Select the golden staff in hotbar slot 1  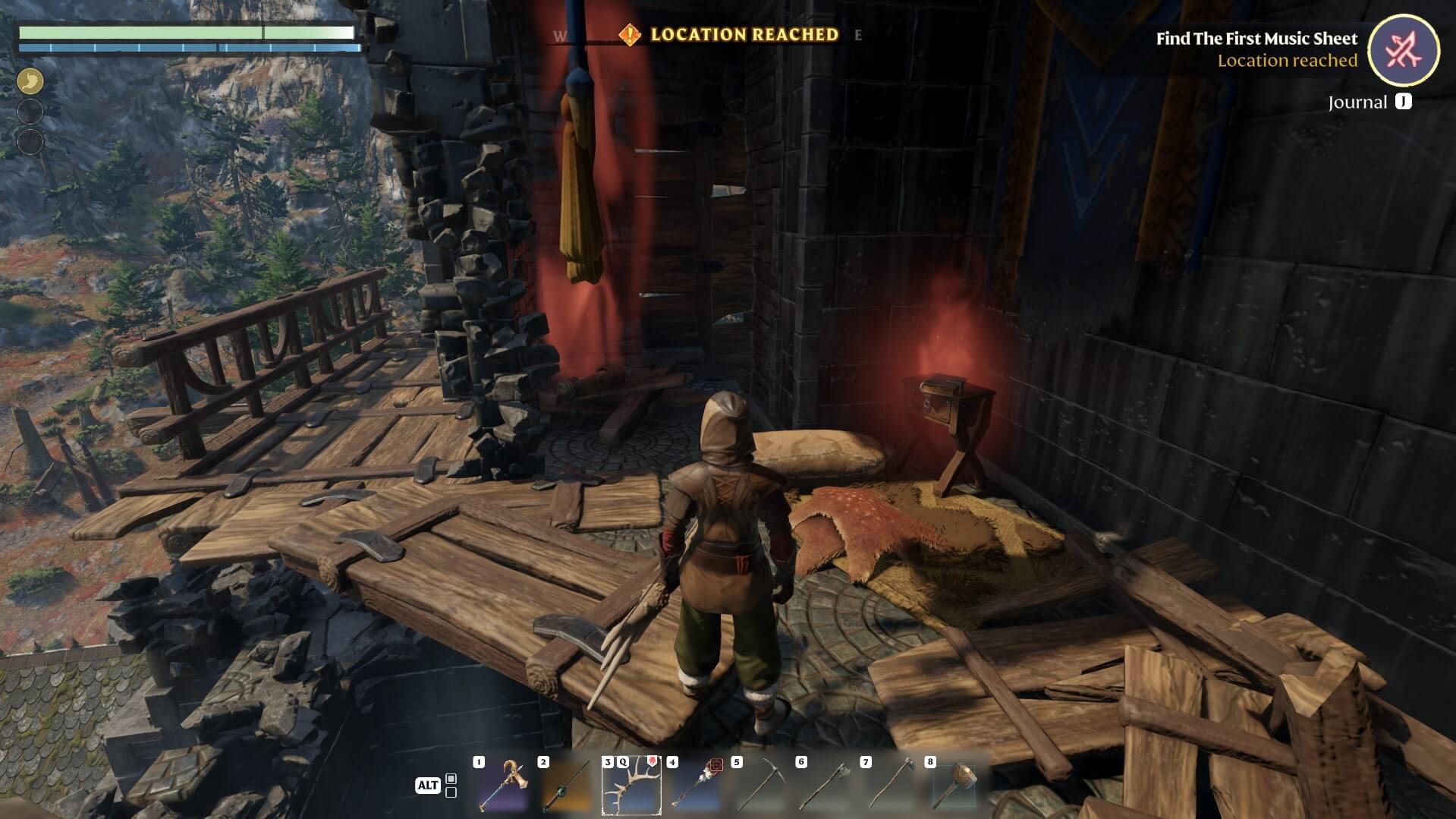502,786
